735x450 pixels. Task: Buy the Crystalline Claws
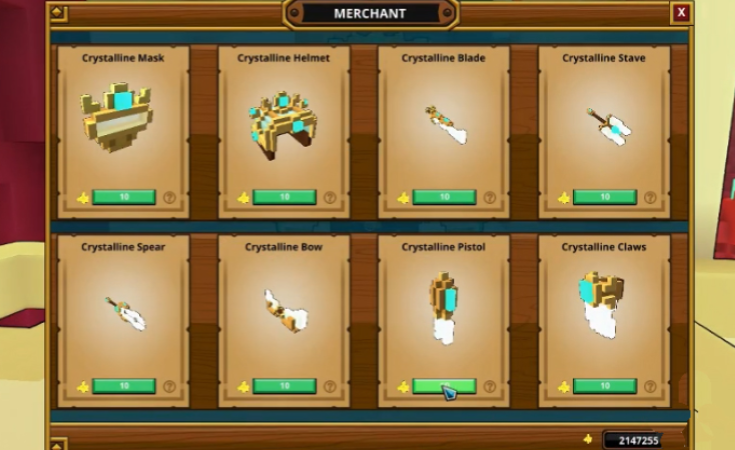(x=604, y=386)
